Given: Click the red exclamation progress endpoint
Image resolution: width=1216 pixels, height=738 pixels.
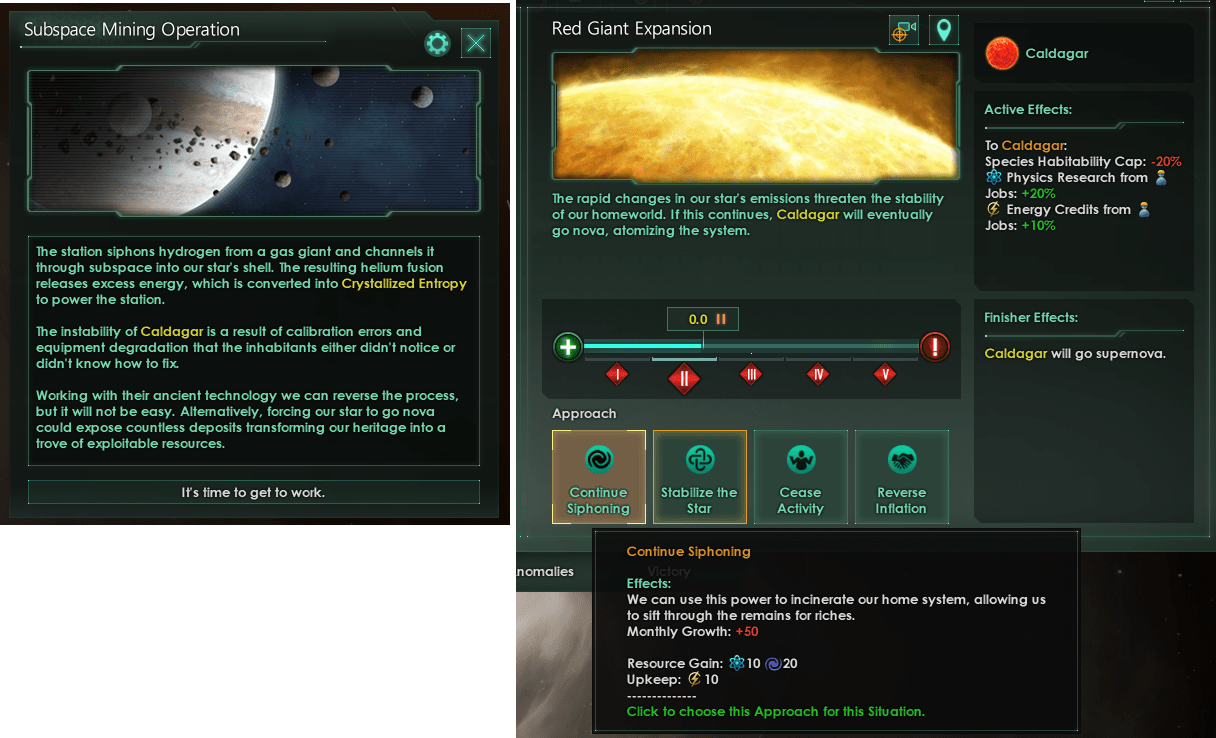Looking at the screenshot, I should coord(934,347).
